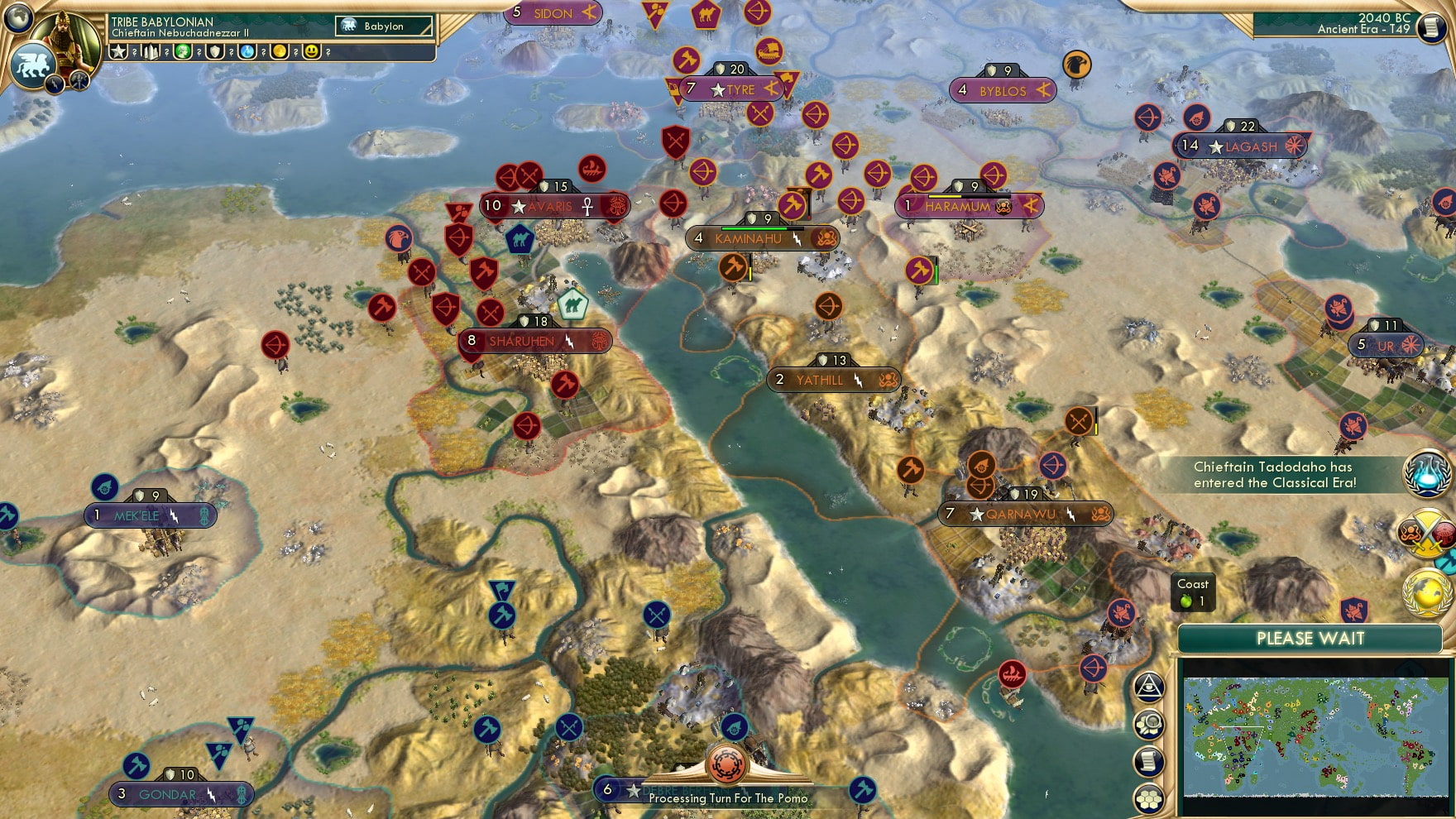Open the golden globe notification
The image size is (1456, 819).
[1426, 593]
